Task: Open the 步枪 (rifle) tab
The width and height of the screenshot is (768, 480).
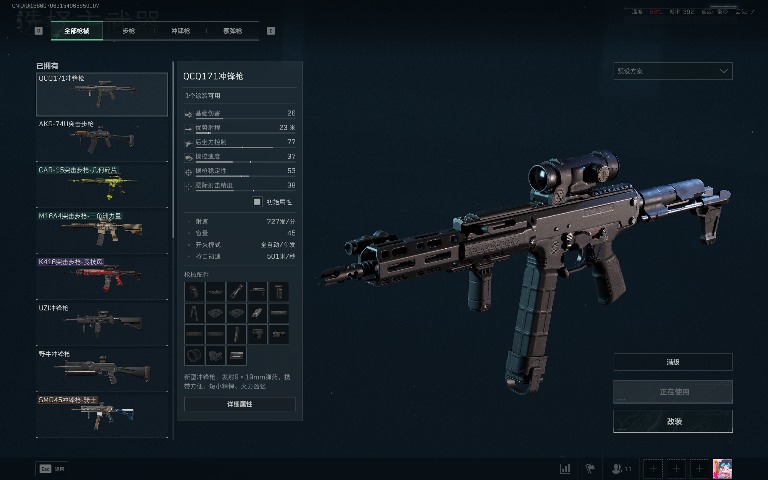Action: point(128,31)
